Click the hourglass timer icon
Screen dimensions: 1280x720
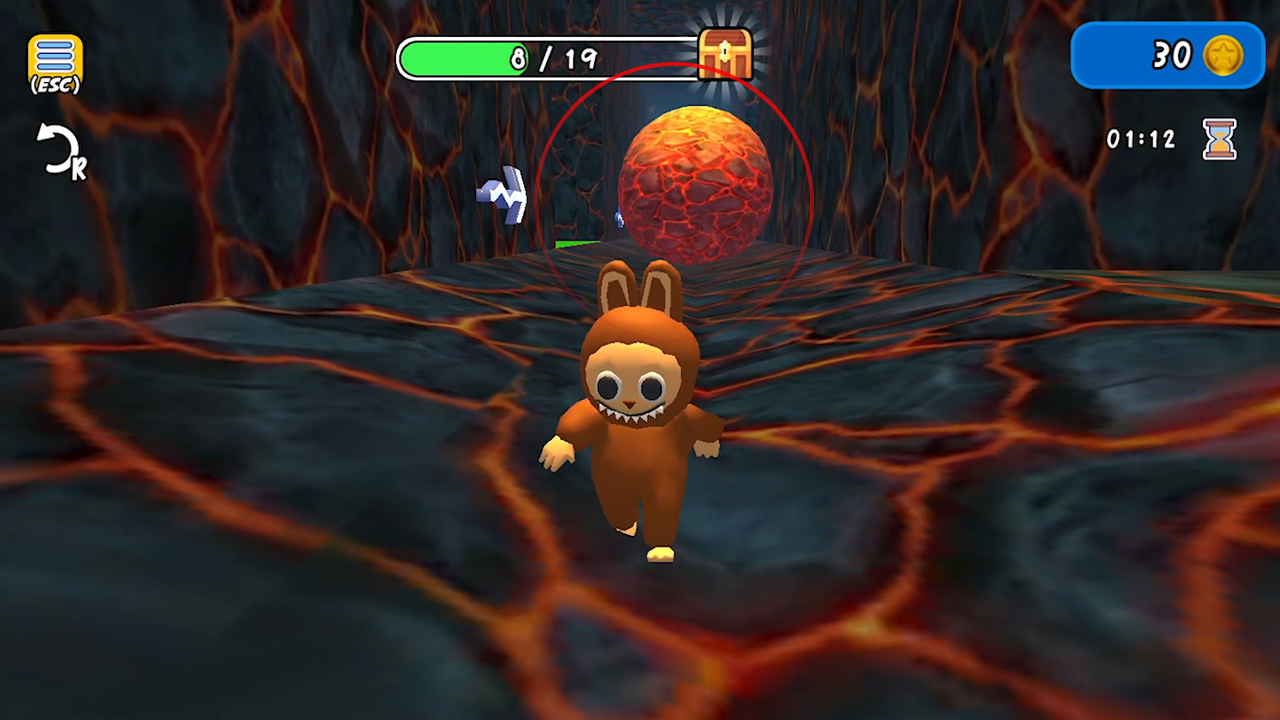click(1219, 140)
